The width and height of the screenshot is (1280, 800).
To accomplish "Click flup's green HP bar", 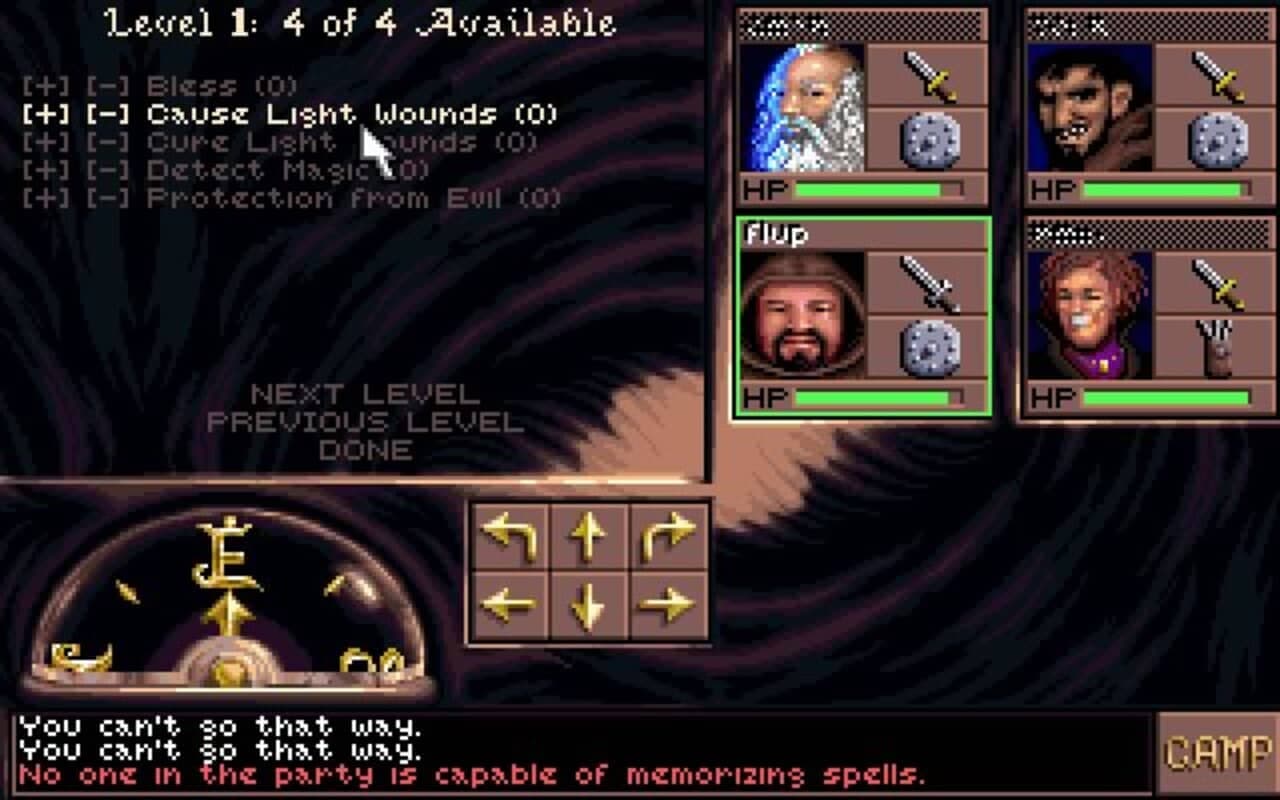I will tap(870, 397).
